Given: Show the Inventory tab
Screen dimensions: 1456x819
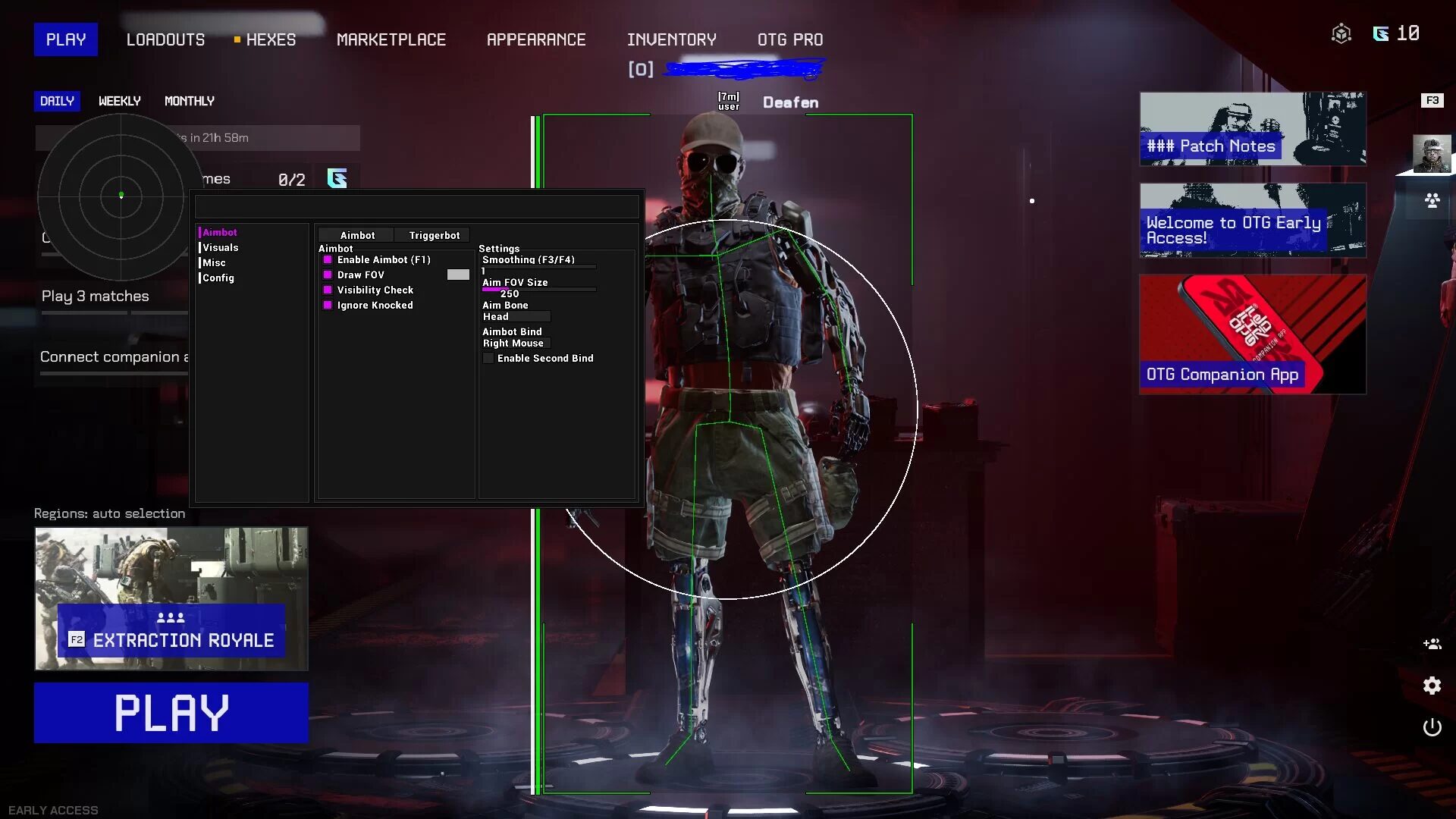Looking at the screenshot, I should click(671, 39).
